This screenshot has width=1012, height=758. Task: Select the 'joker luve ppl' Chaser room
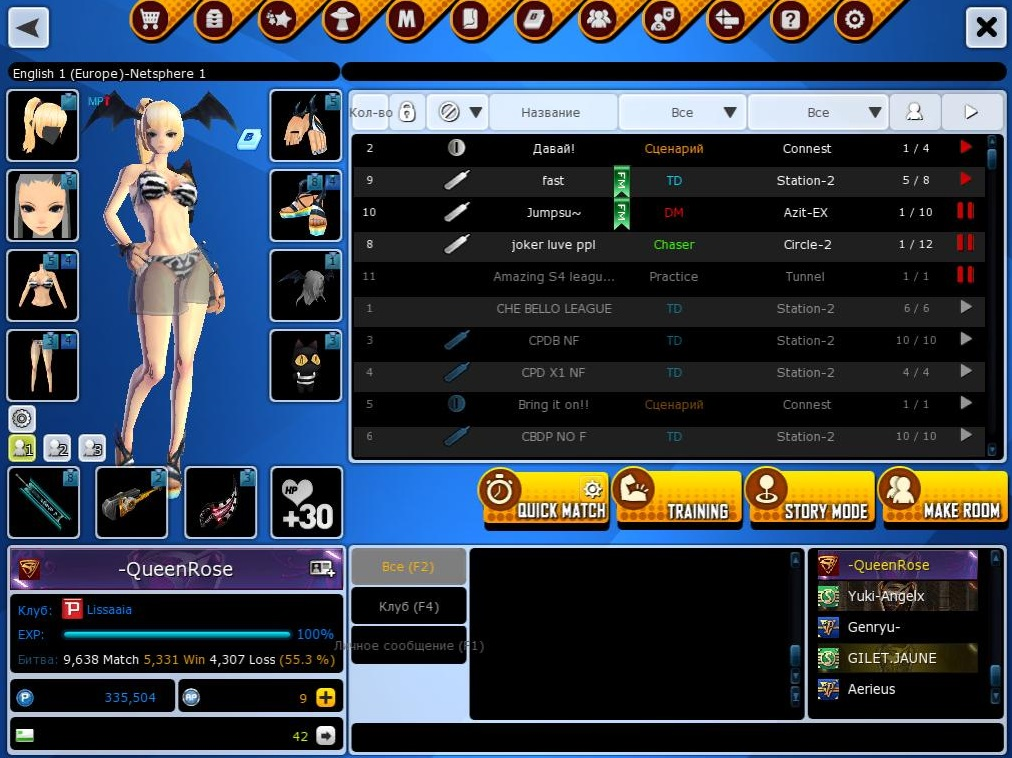553,245
